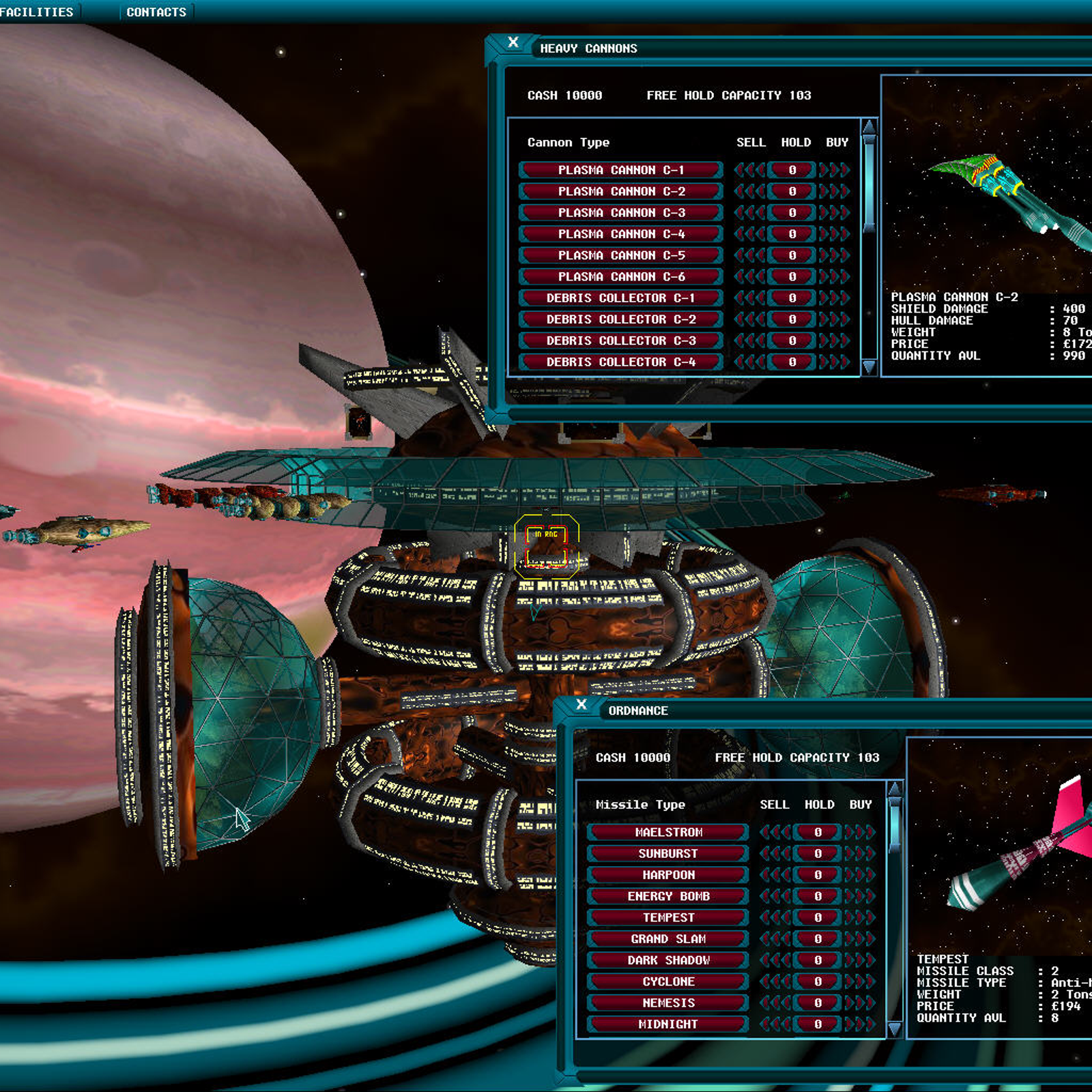Select the Harpoon missile entry

pos(668,875)
